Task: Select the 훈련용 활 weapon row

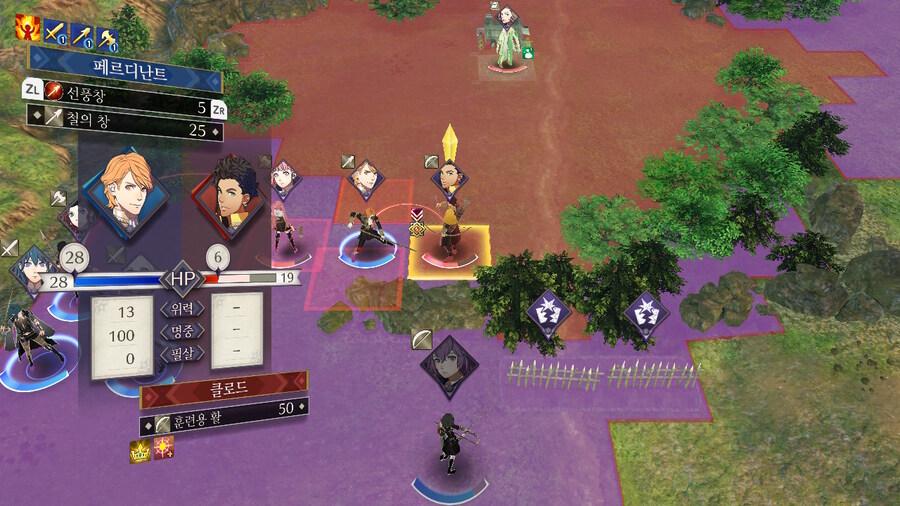Action: (224, 408)
